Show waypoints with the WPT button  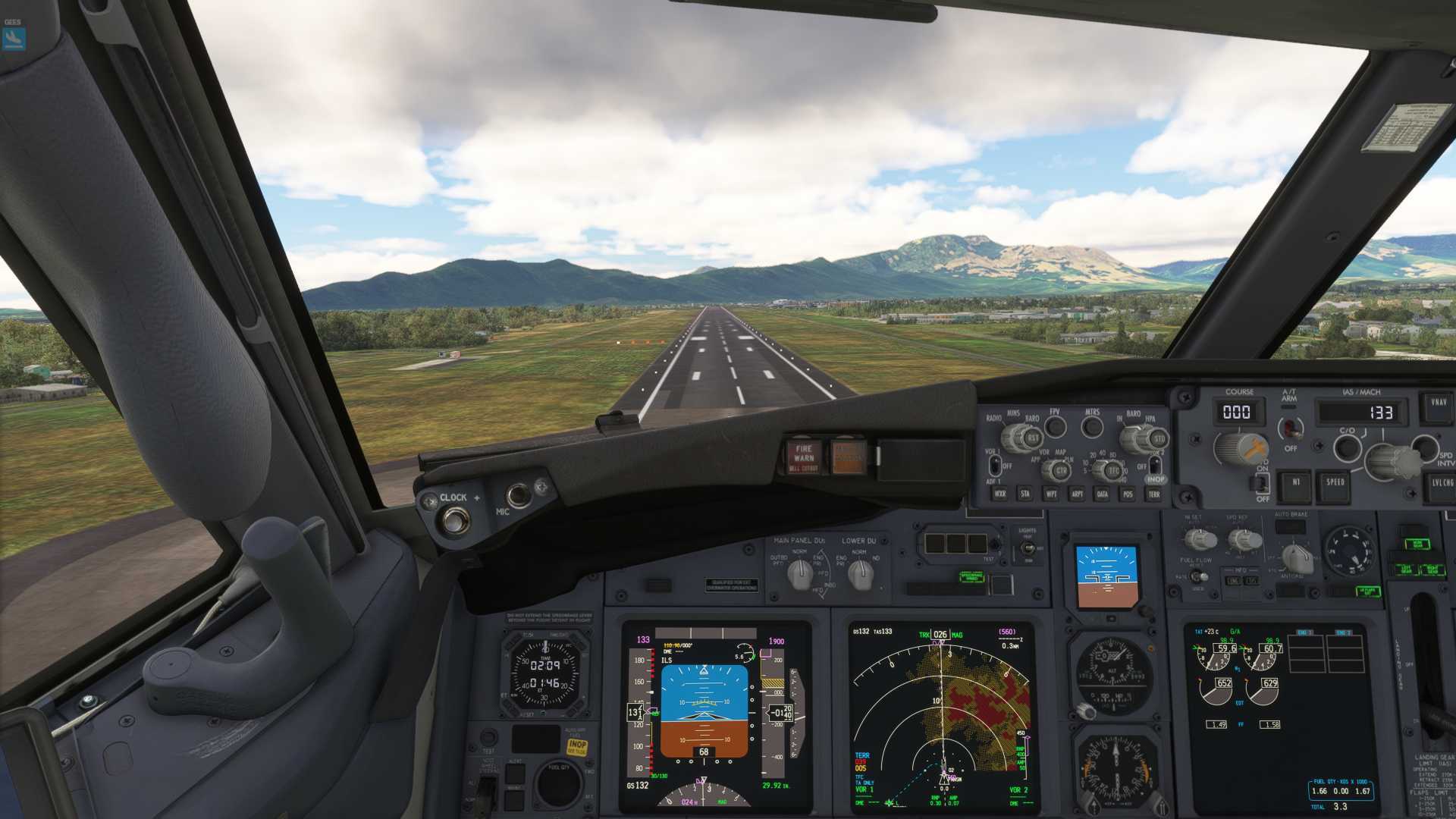1051,494
